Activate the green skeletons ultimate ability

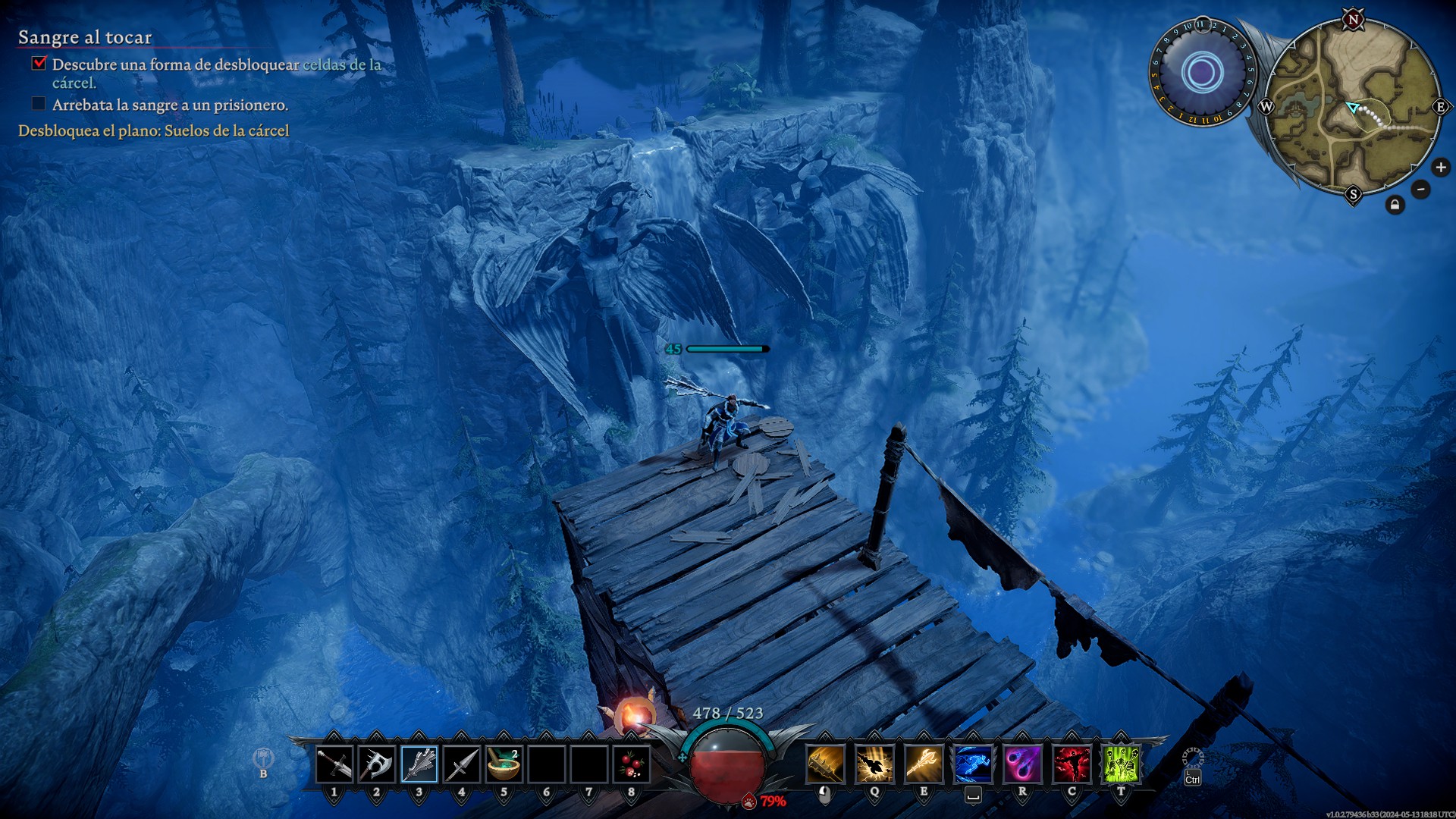tap(1121, 764)
